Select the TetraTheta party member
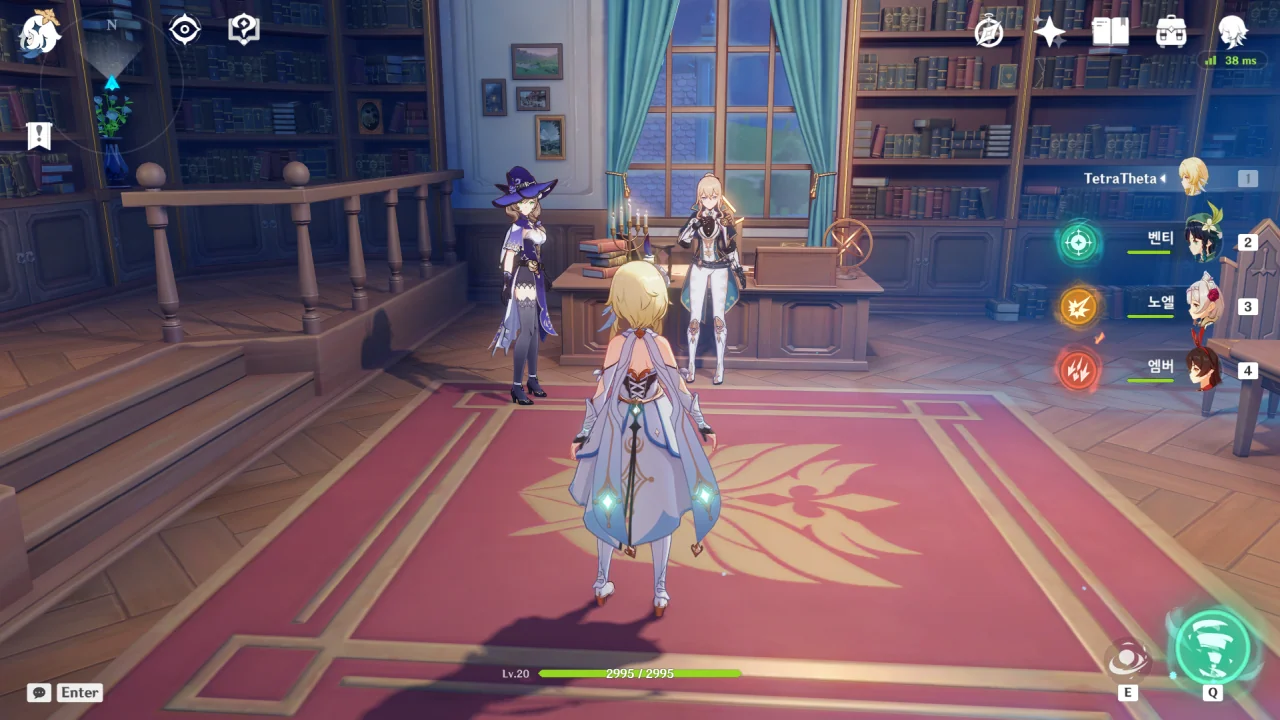 point(1192,178)
